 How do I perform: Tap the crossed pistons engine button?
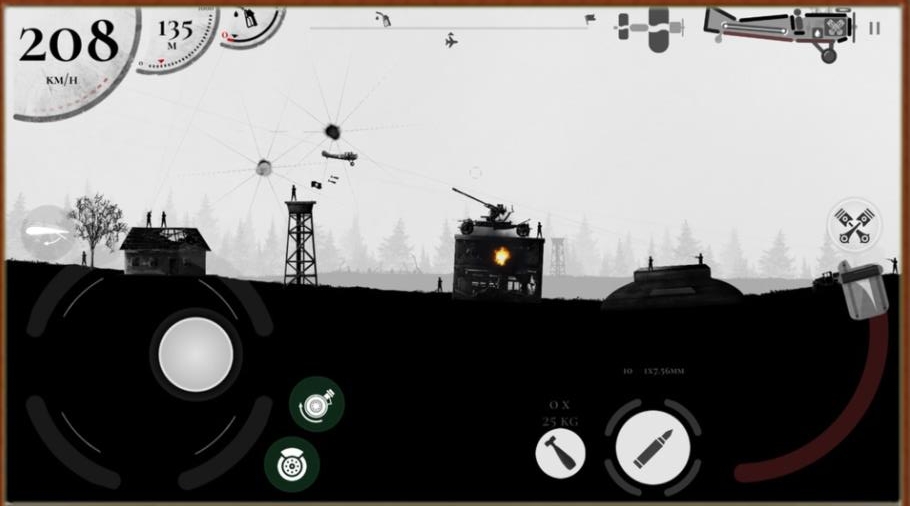[853, 224]
